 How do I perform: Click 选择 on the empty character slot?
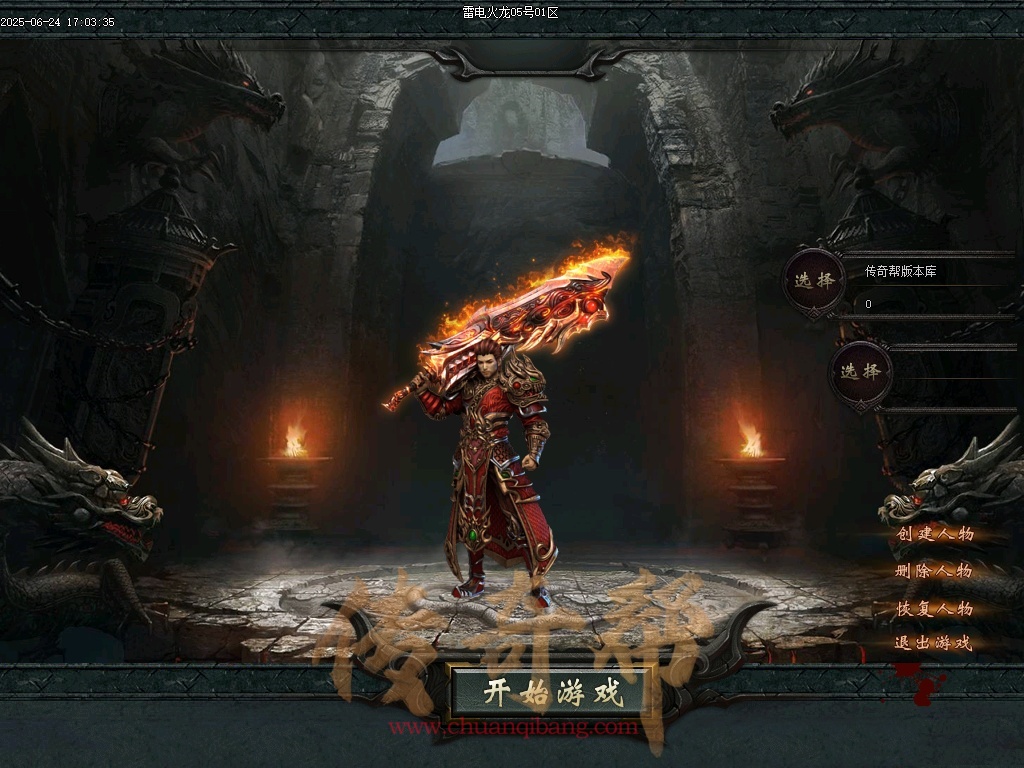coord(860,372)
